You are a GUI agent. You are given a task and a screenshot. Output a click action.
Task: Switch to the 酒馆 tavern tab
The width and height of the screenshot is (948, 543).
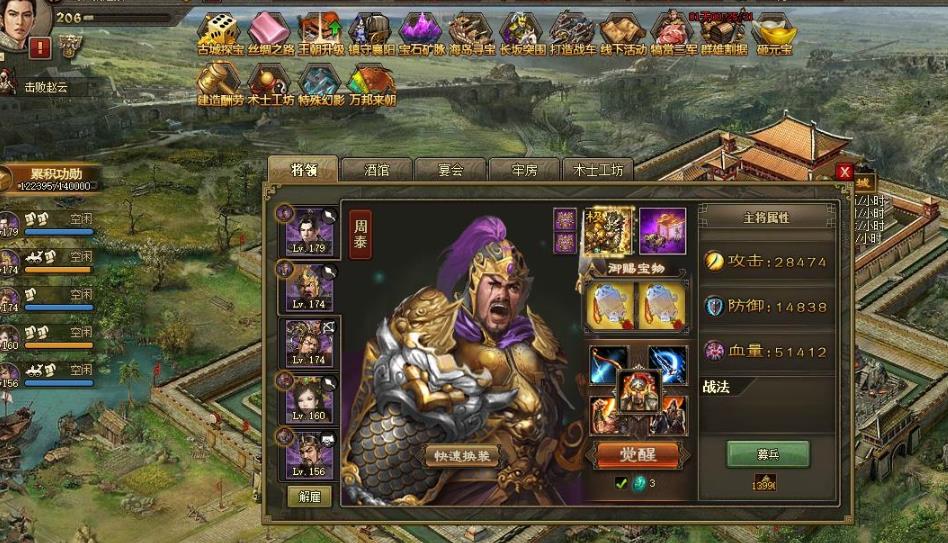pyautogui.click(x=376, y=170)
